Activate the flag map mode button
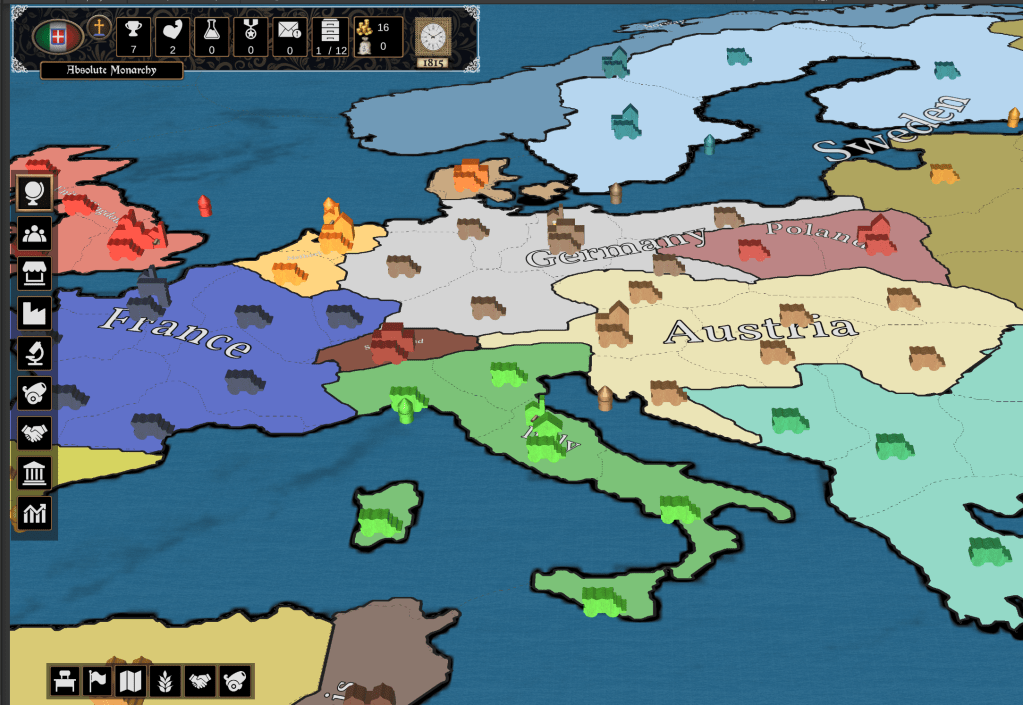 click(98, 681)
